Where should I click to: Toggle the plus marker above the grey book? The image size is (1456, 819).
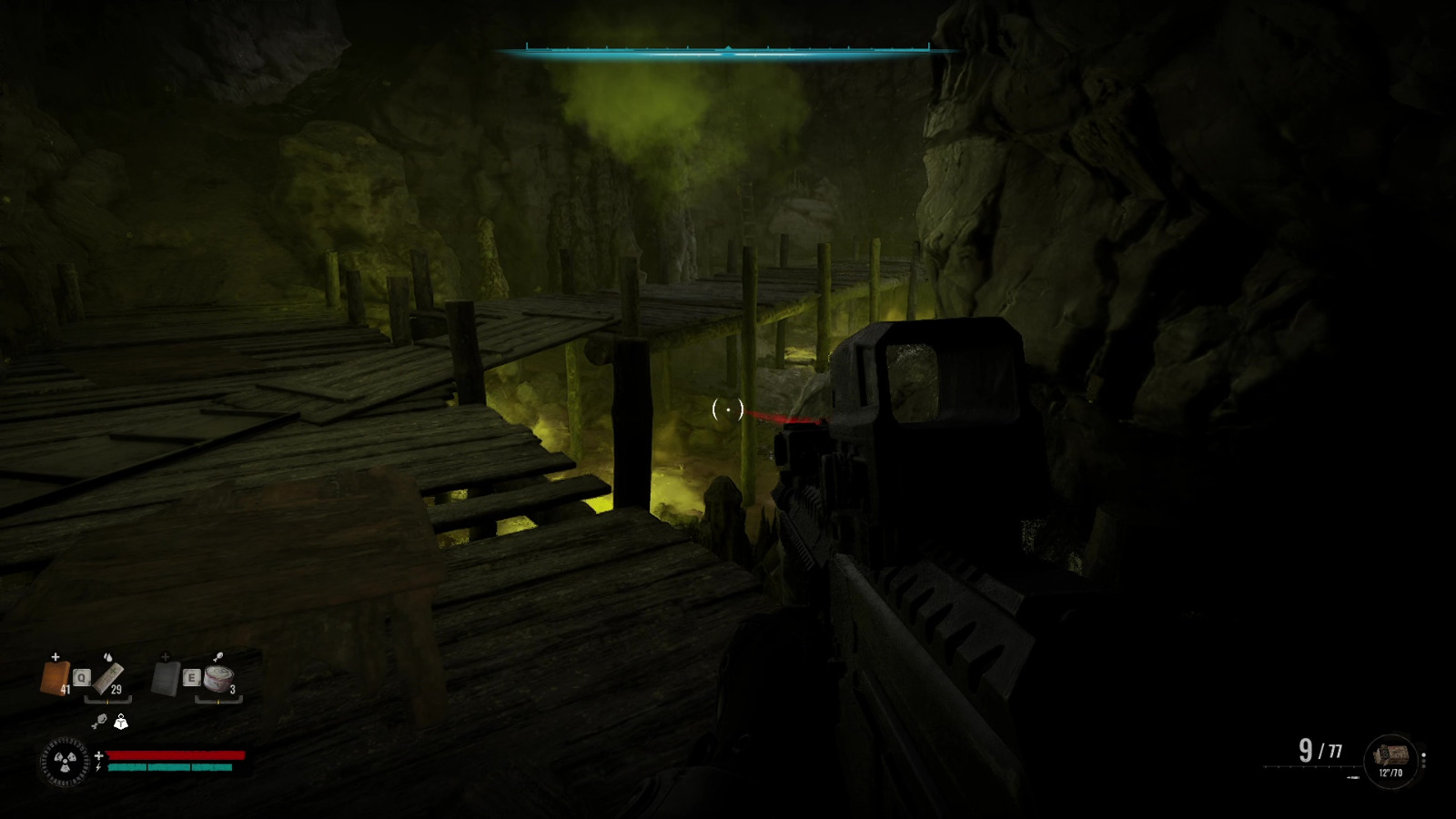click(165, 656)
